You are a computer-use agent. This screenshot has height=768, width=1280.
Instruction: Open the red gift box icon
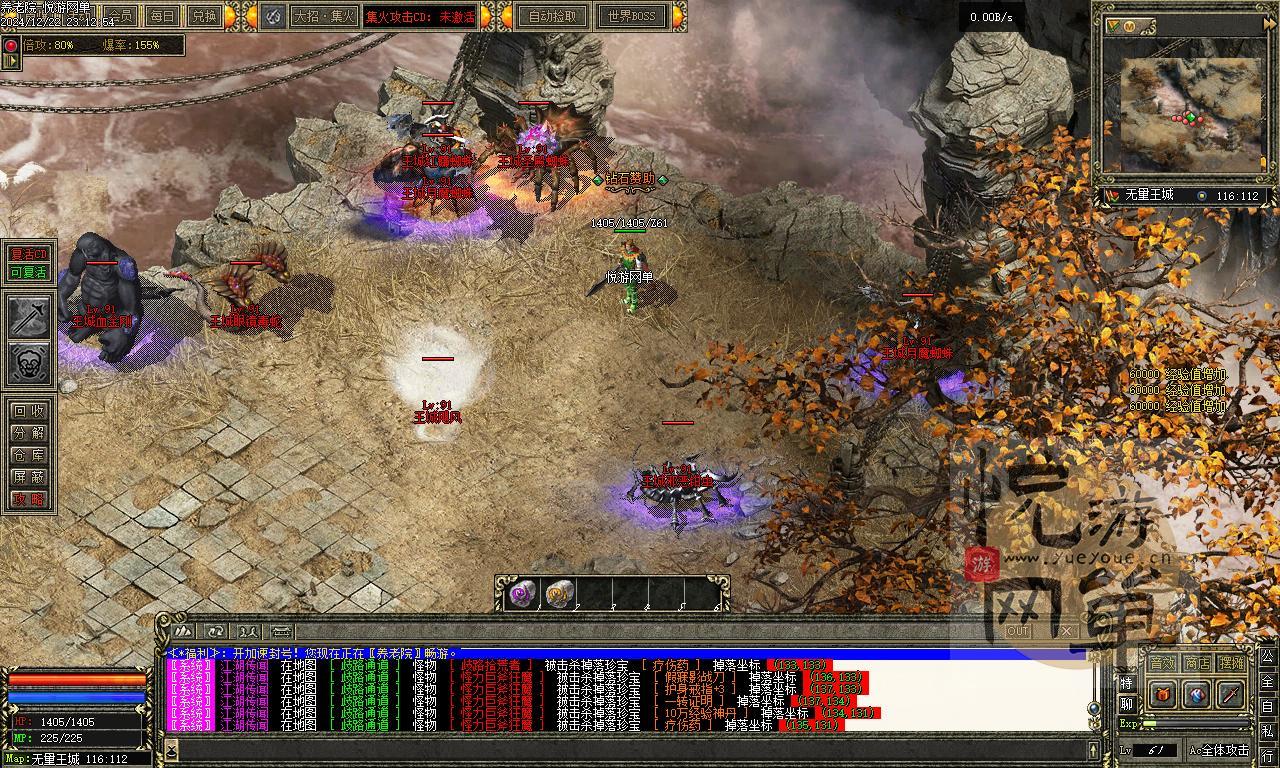(x=1162, y=694)
